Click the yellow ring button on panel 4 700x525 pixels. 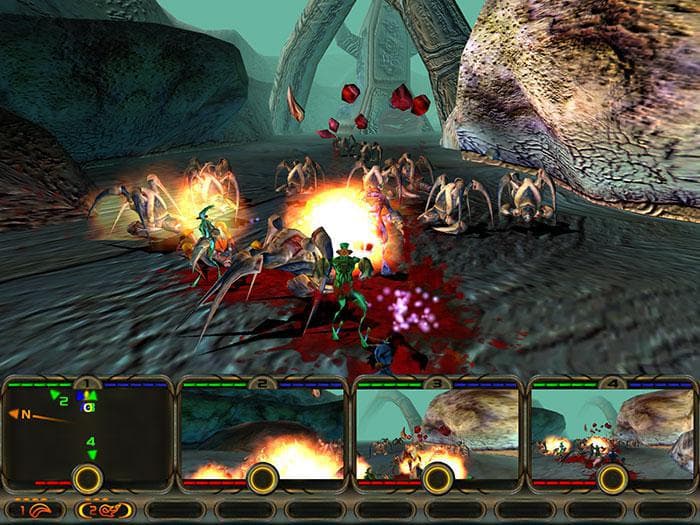[611, 478]
